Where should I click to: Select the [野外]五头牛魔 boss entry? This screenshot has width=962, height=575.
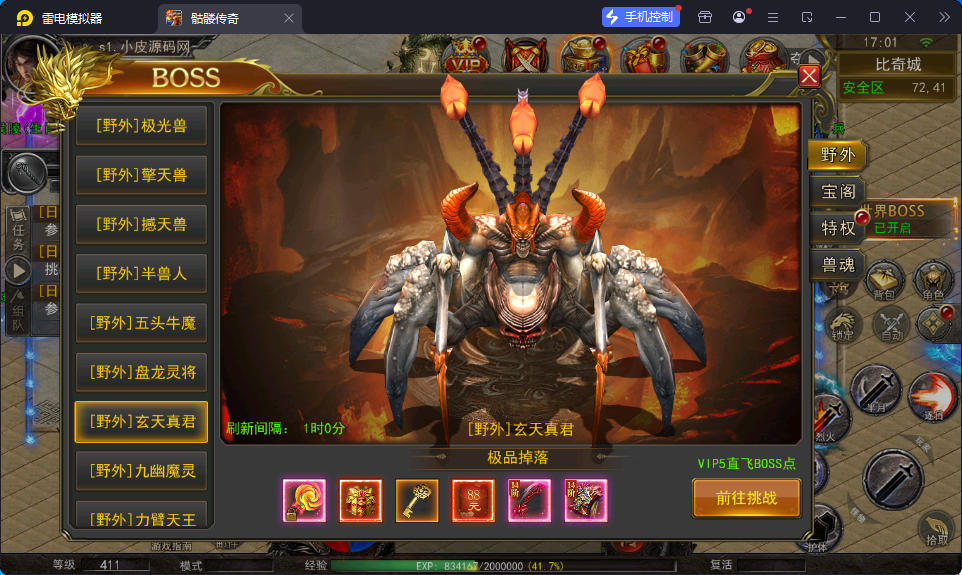141,323
